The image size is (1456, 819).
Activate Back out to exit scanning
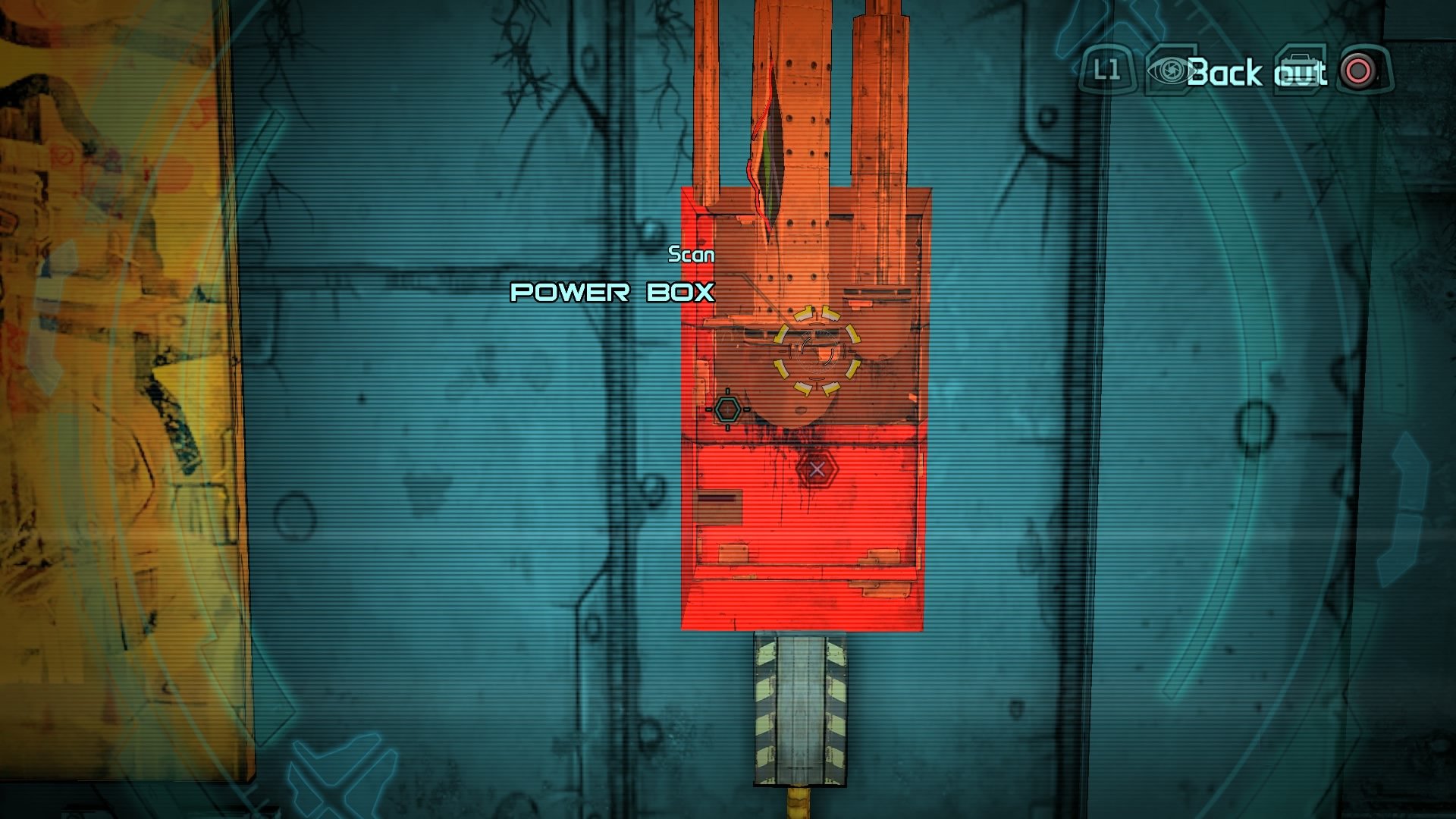point(1255,73)
